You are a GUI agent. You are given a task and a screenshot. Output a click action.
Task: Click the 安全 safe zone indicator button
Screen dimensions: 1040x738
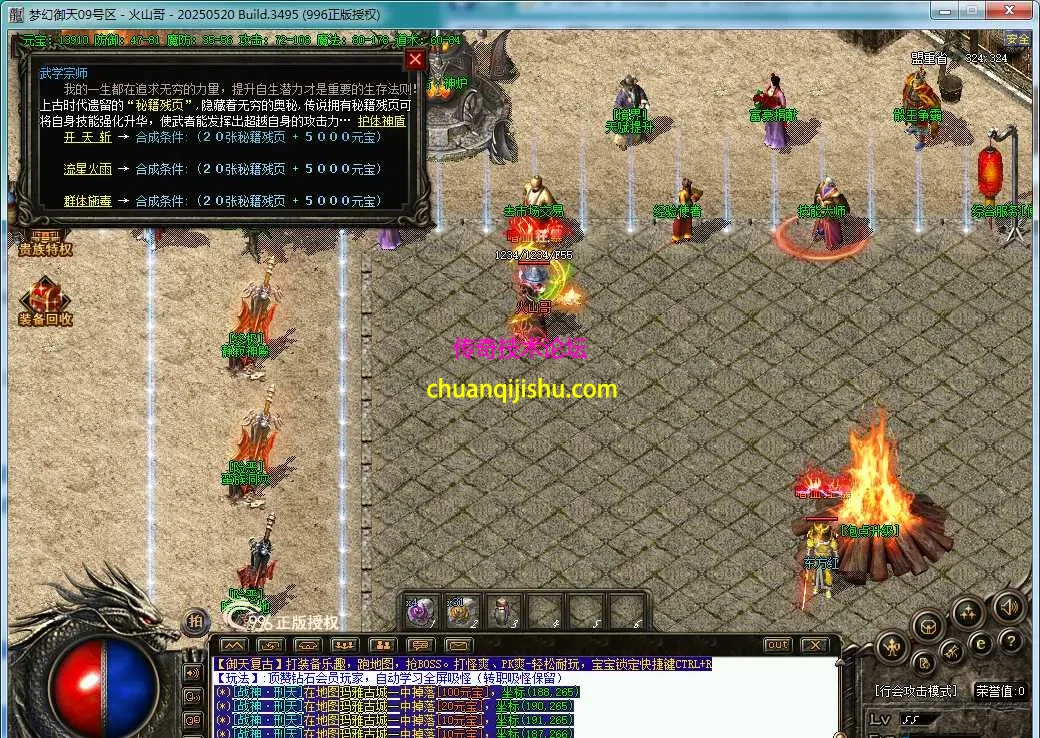point(1017,40)
